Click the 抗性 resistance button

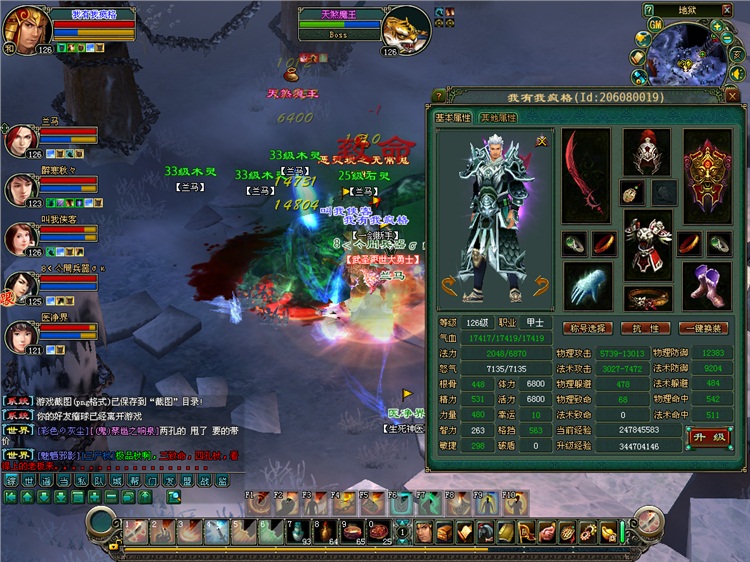(647, 328)
